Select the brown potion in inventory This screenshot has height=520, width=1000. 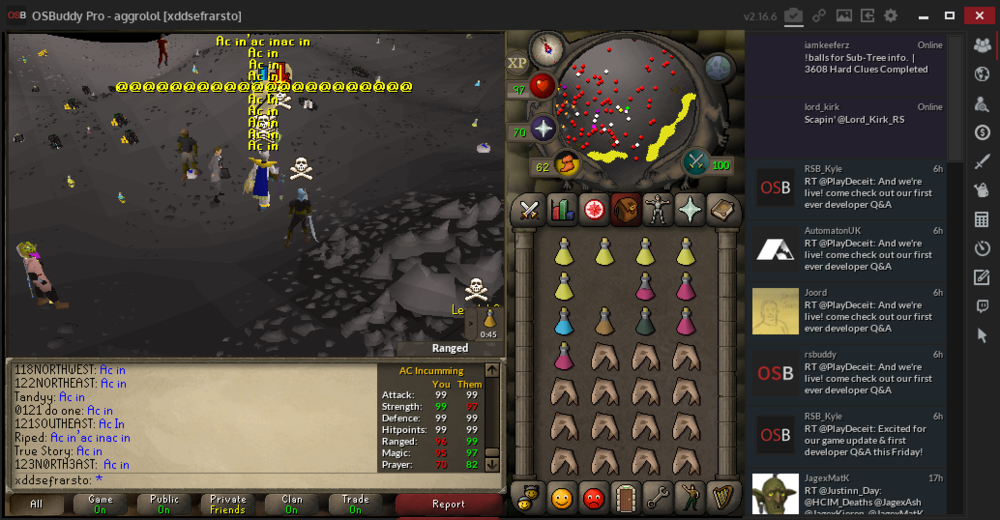click(x=604, y=321)
